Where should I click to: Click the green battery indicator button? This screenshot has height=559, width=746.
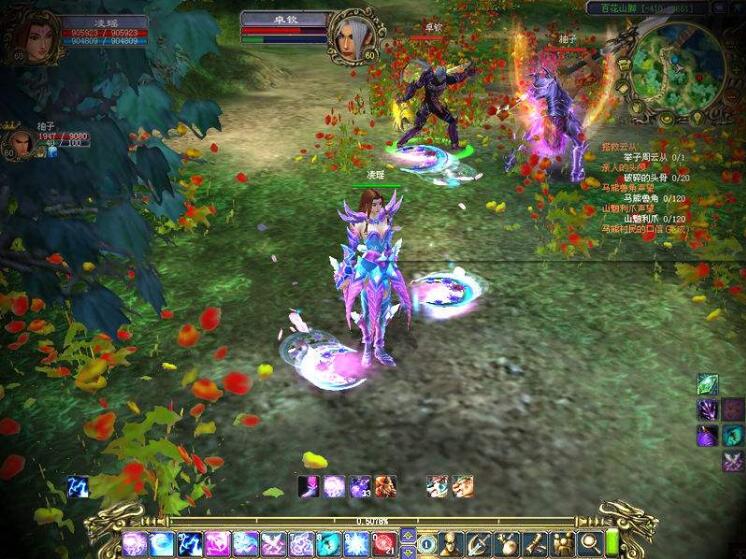(612, 543)
